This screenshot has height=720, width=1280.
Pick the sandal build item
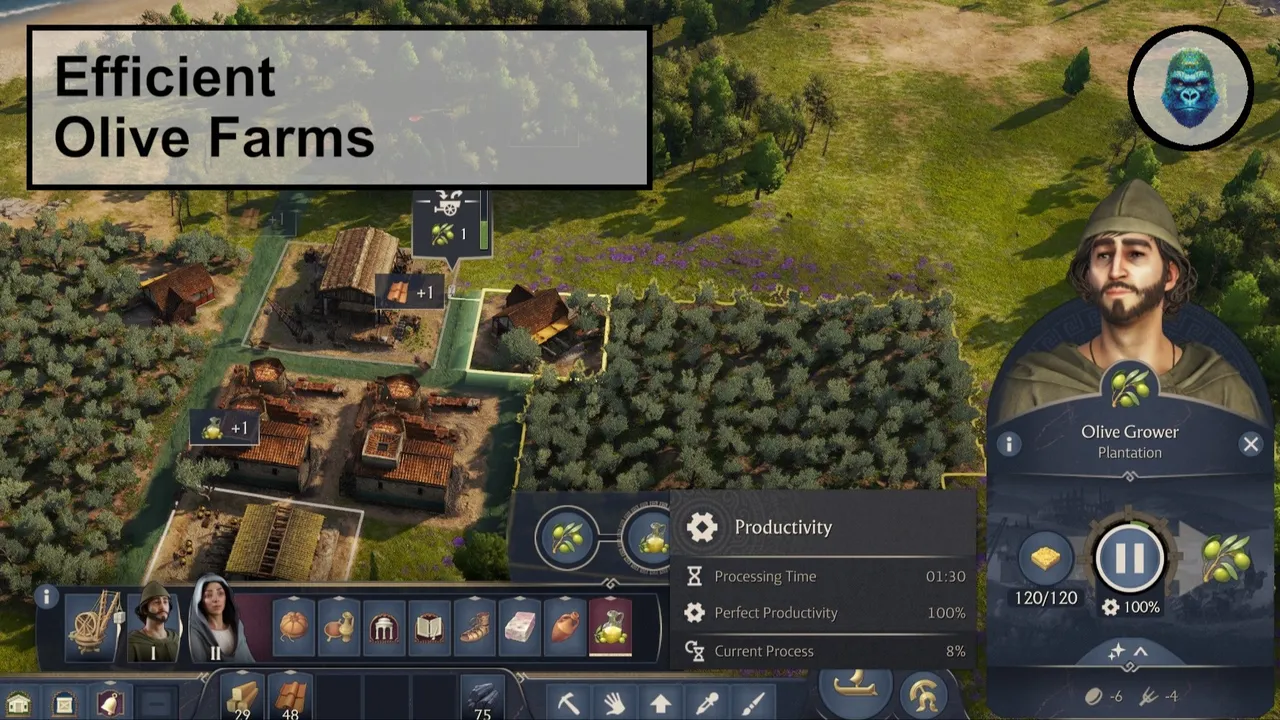pos(475,628)
